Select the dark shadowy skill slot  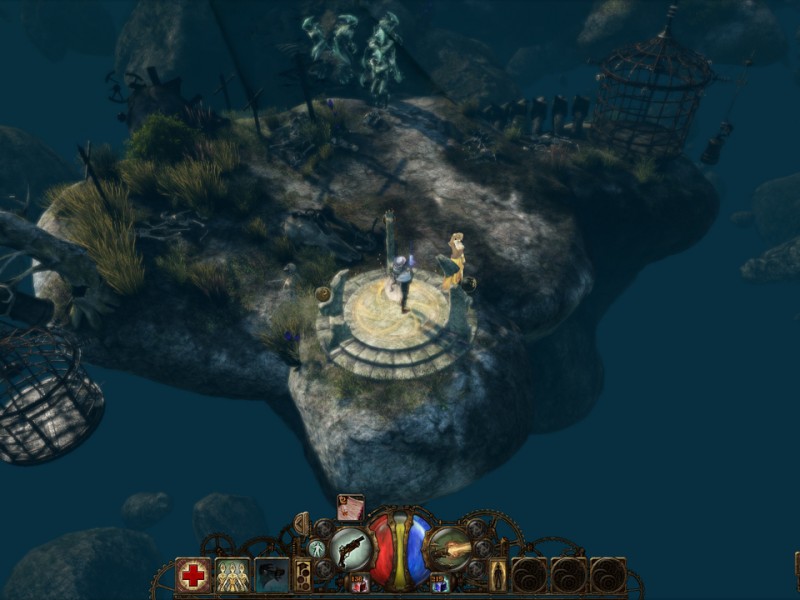point(272,575)
